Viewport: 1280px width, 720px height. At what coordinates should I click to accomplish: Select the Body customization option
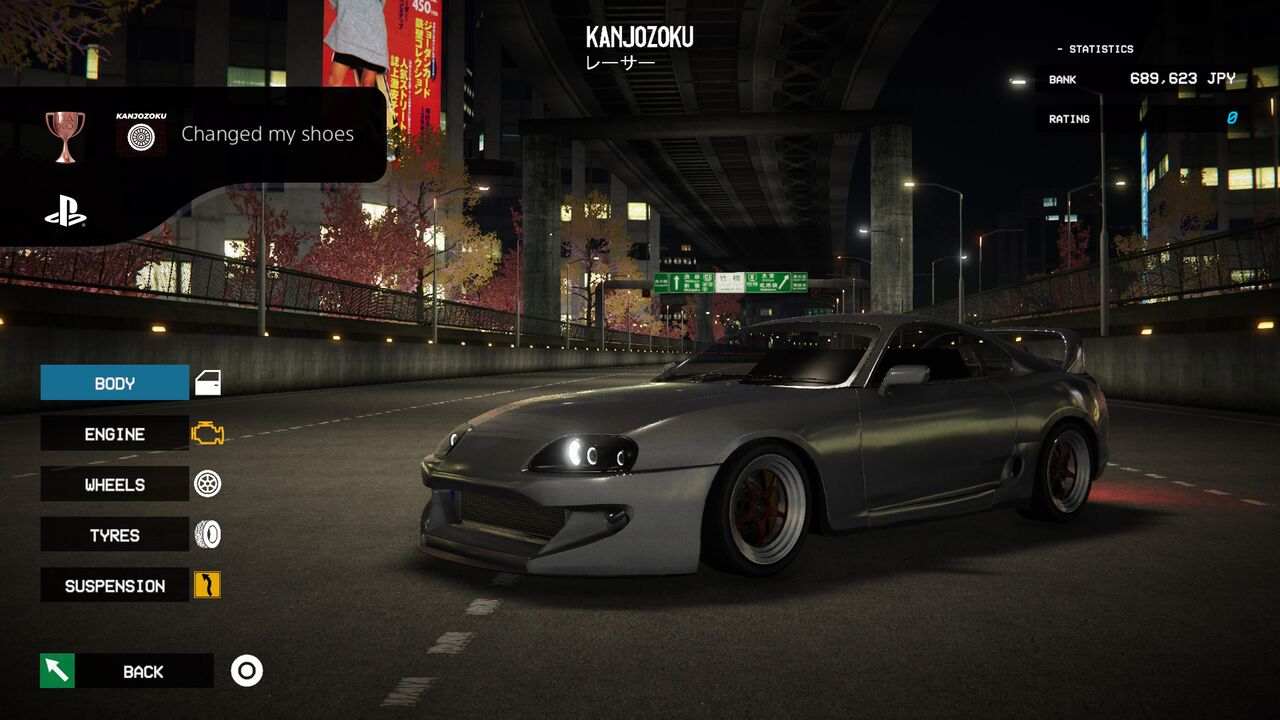115,383
